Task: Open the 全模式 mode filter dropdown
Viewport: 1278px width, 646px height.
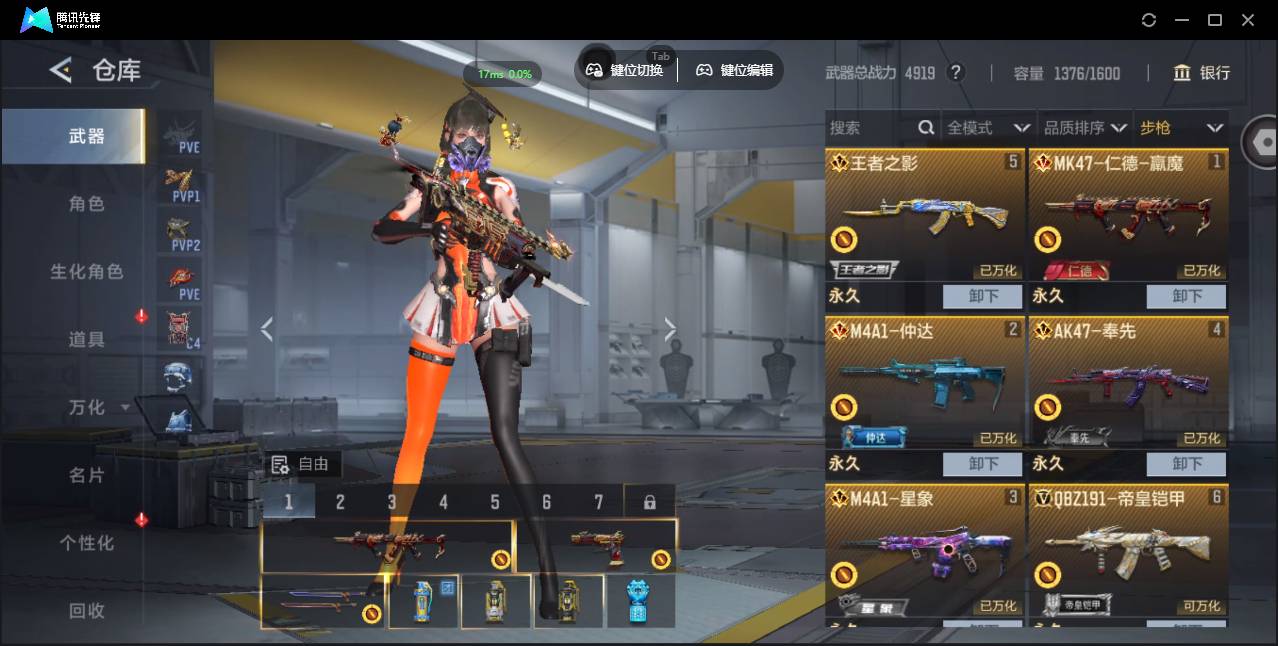Action: pos(987,128)
